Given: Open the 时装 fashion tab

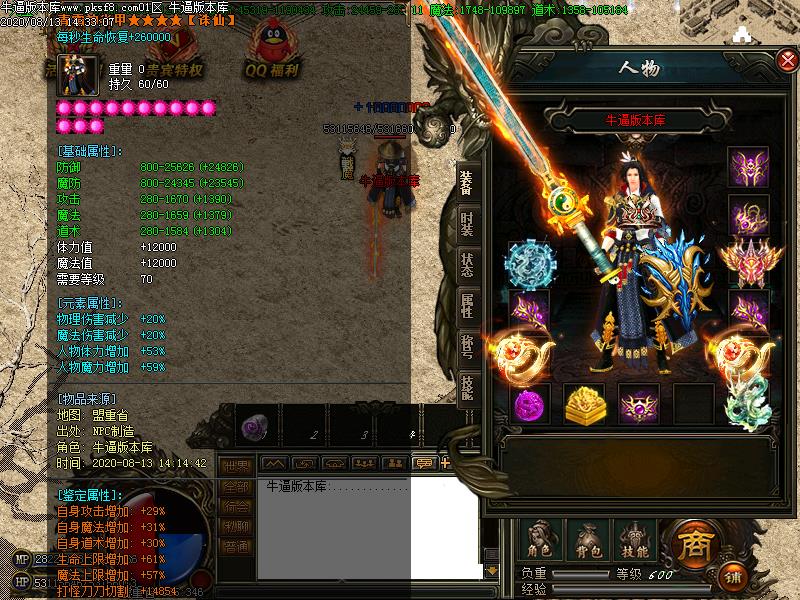Looking at the screenshot, I should coord(467,225).
